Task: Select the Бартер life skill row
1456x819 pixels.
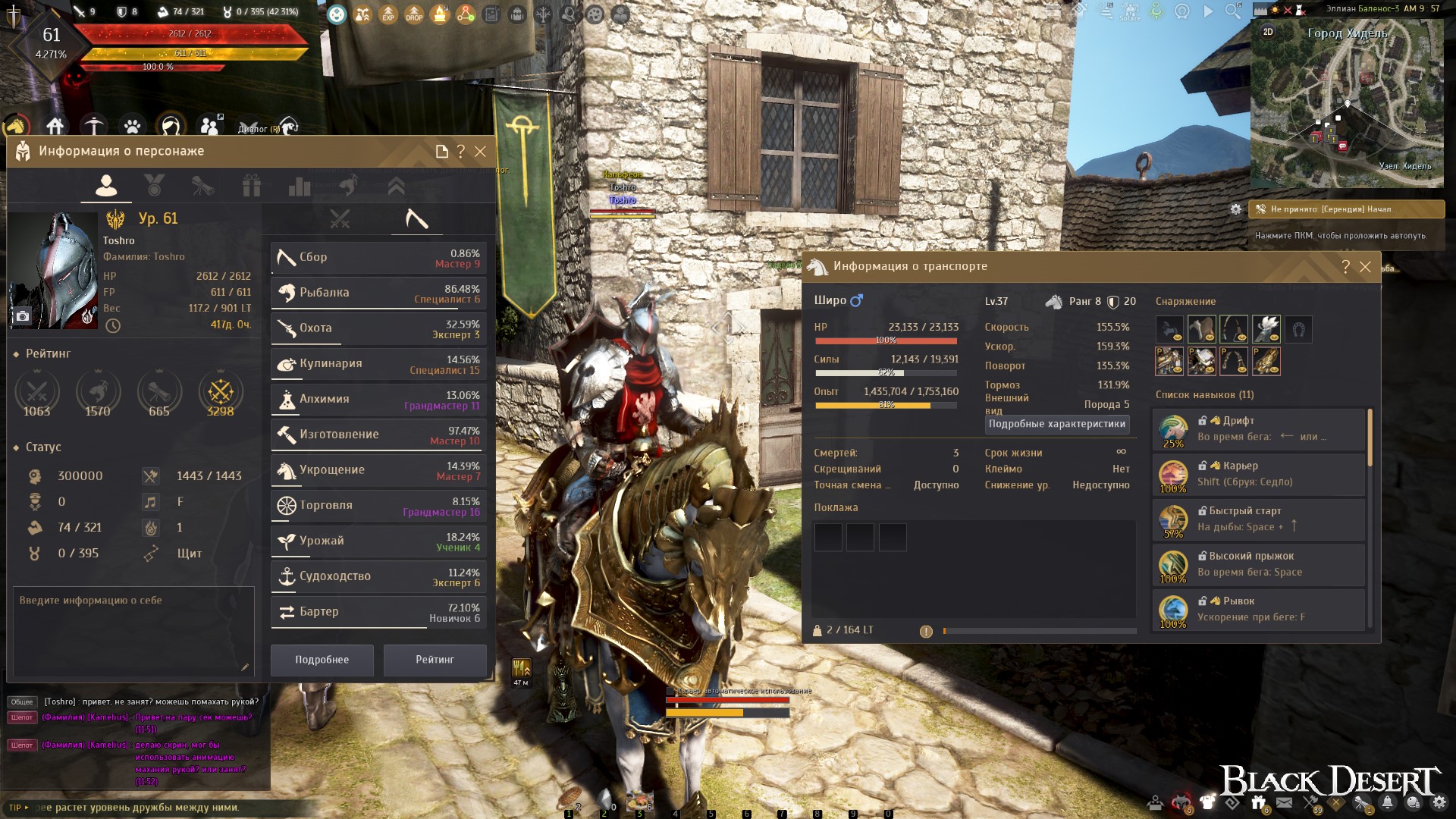Action: pos(378,612)
